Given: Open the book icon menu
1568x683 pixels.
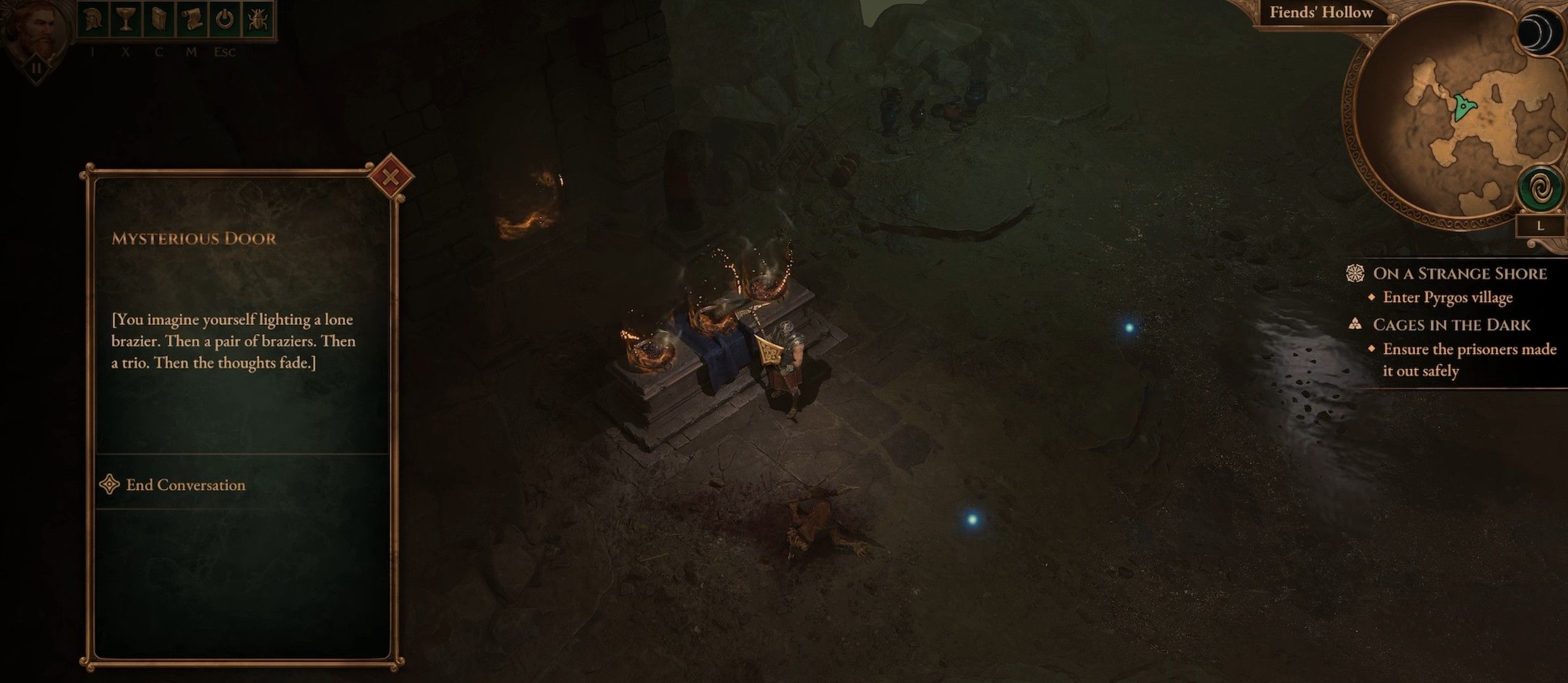Looking at the screenshot, I should pos(159,19).
